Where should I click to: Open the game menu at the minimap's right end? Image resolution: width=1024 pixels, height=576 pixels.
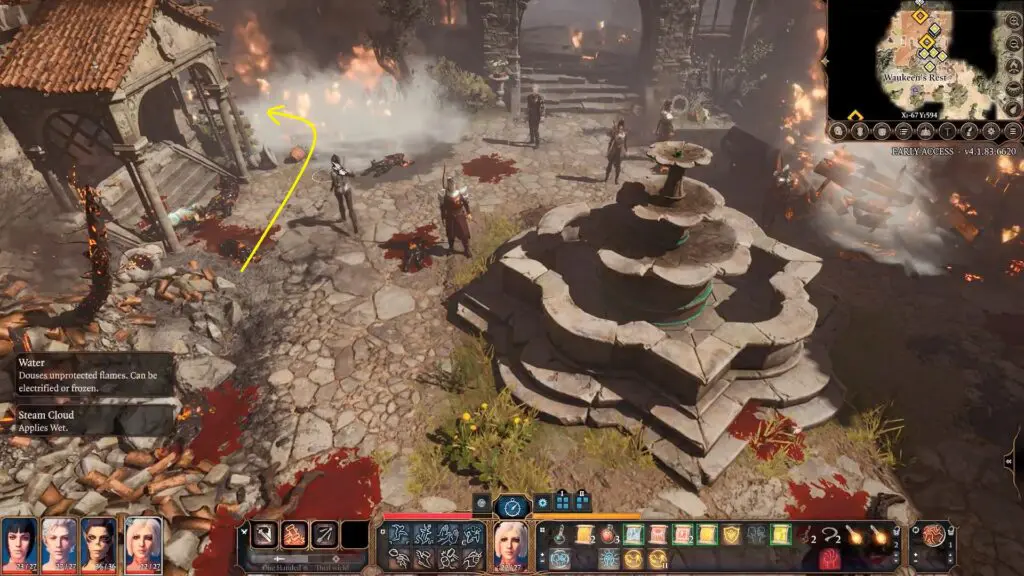[x=1012, y=130]
